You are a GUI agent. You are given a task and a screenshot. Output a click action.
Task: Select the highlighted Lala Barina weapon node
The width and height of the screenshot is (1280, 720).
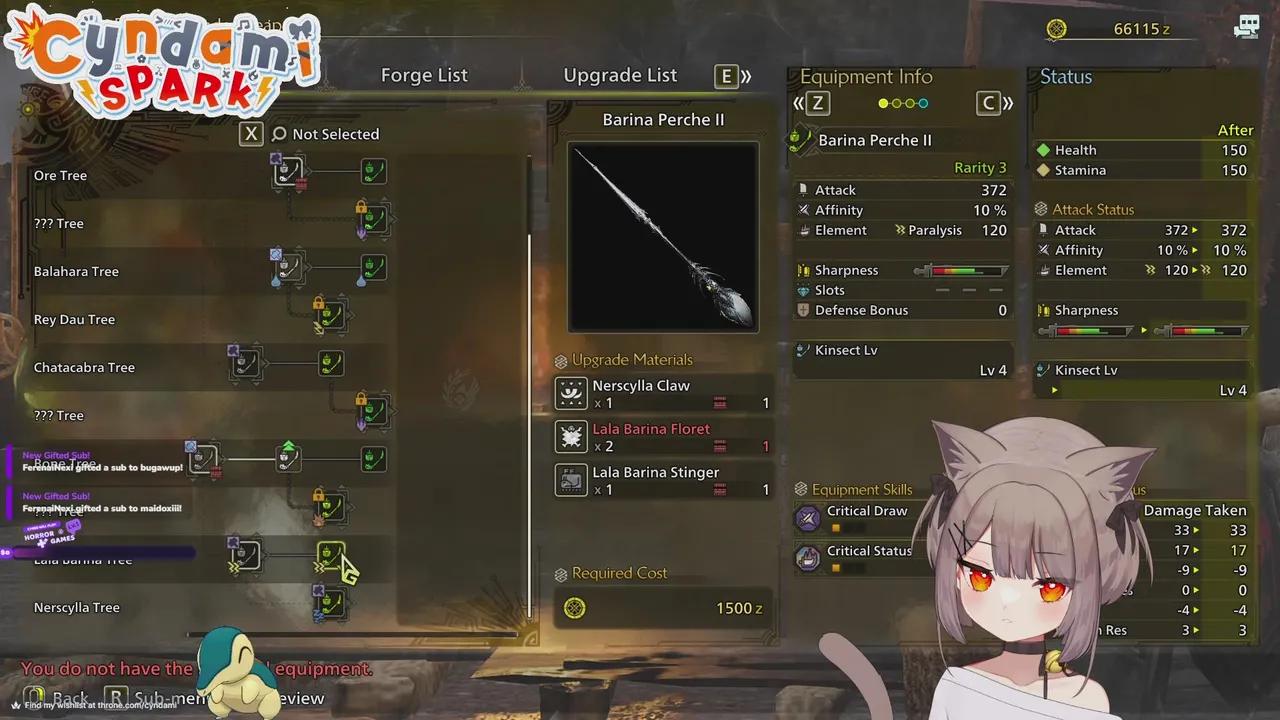[x=331, y=555]
